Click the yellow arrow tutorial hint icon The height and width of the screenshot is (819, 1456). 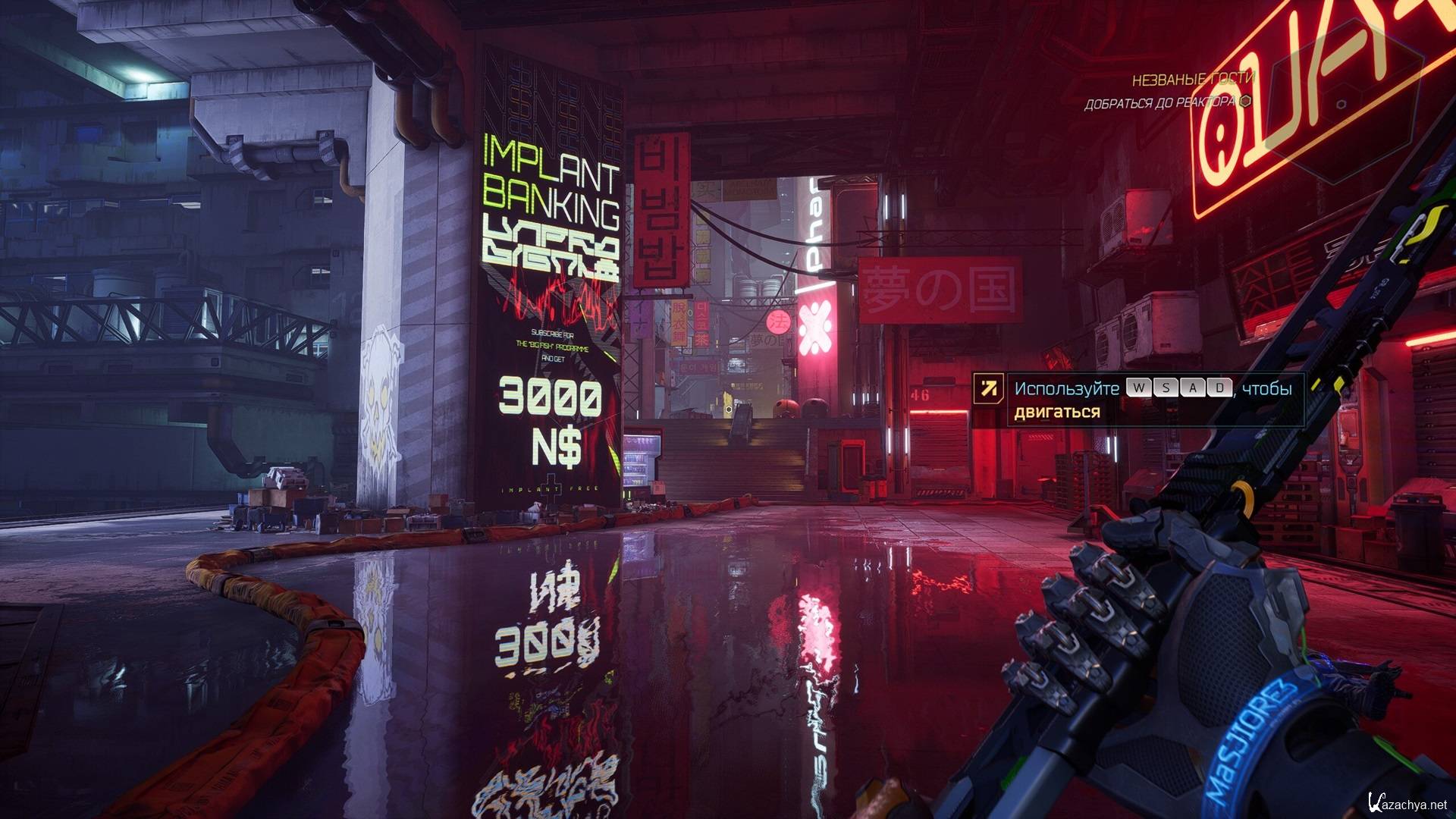(x=988, y=389)
